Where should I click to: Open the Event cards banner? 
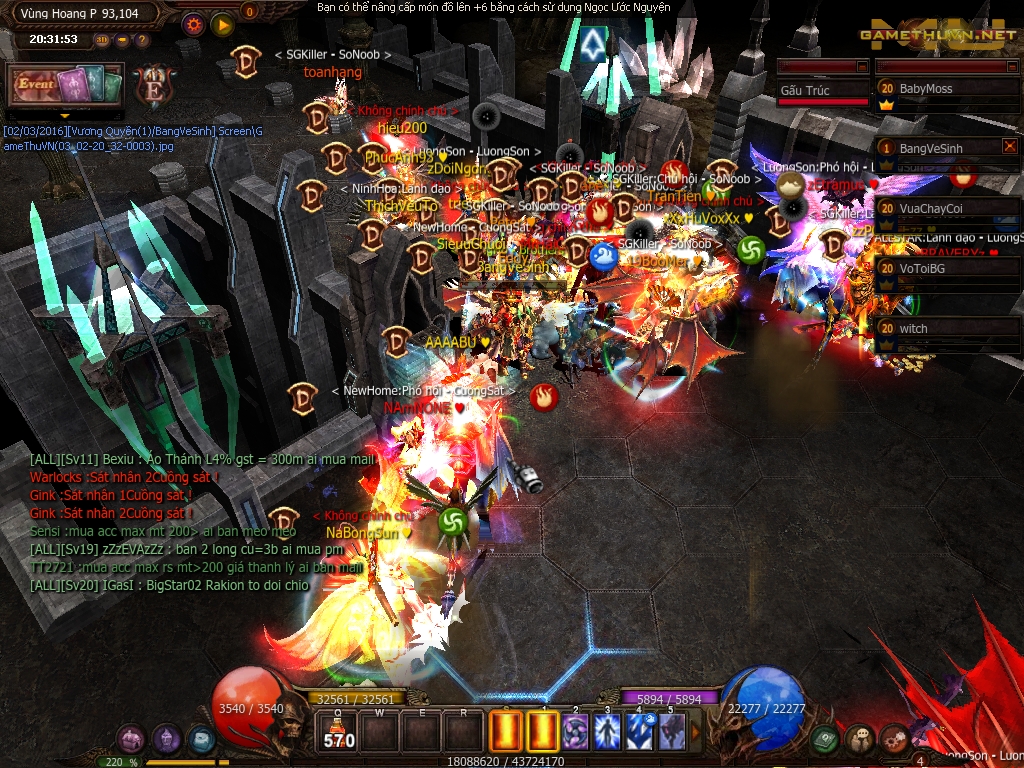(65, 85)
